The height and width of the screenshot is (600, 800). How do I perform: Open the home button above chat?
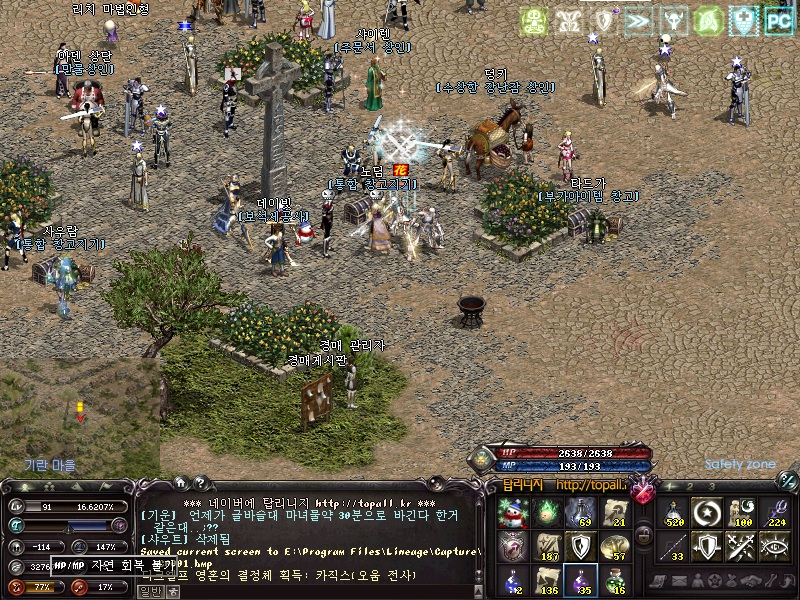(180, 482)
